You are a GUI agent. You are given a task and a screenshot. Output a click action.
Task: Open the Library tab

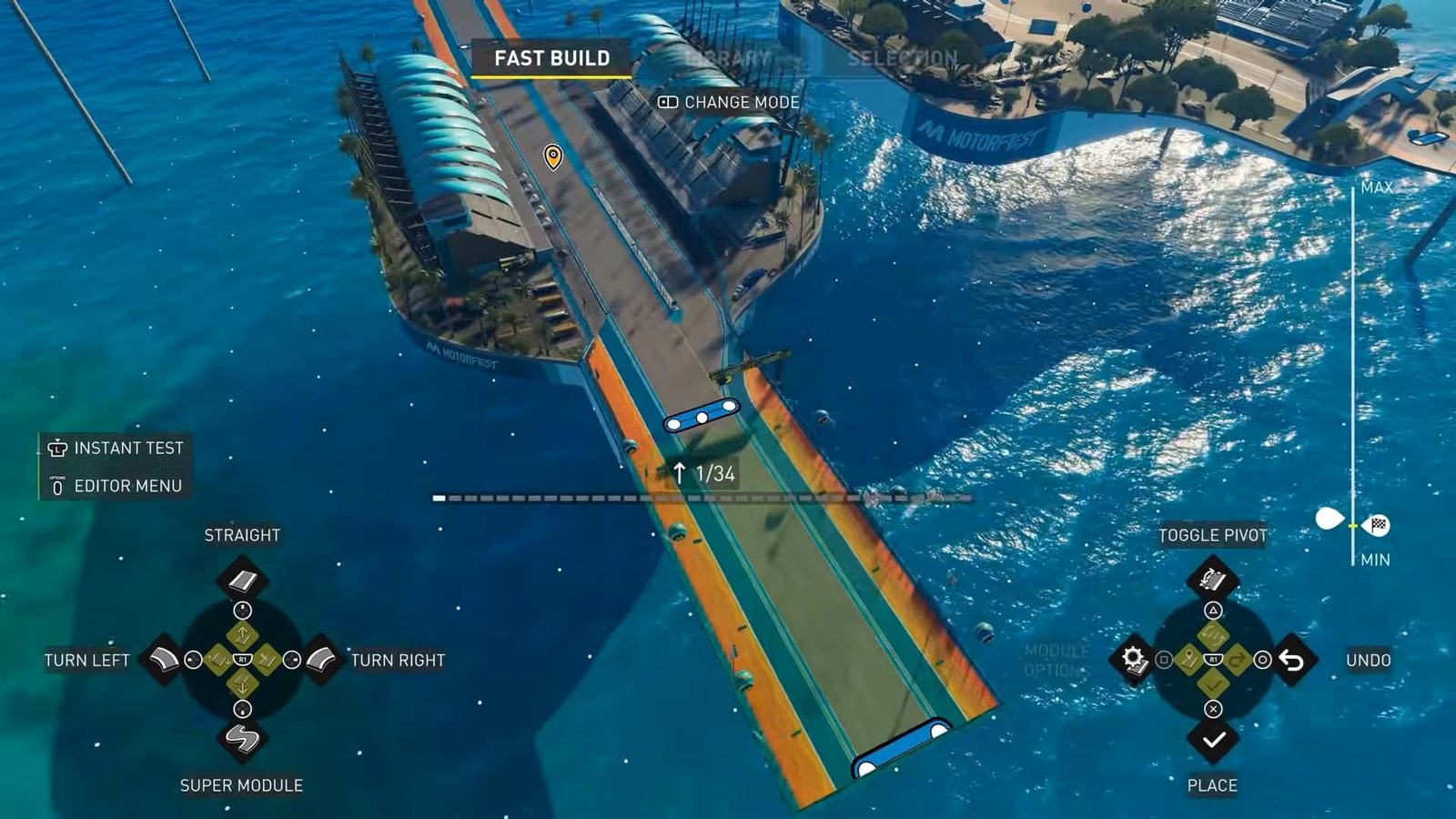pyautogui.click(x=728, y=58)
